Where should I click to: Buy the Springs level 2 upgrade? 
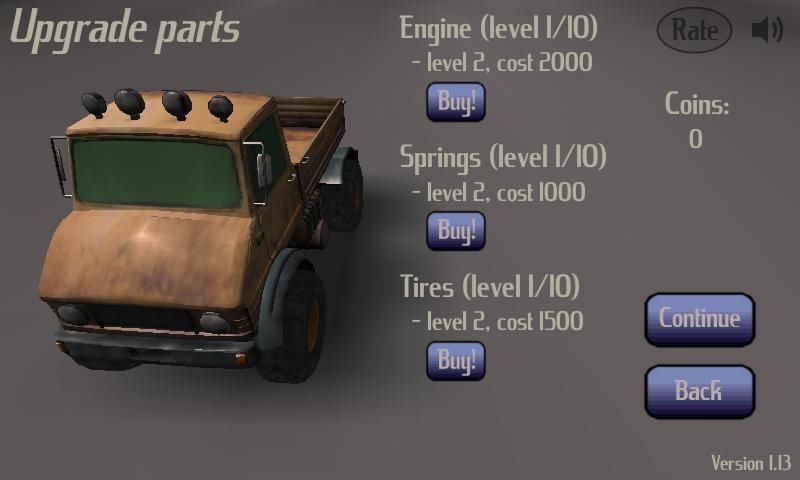coord(456,231)
